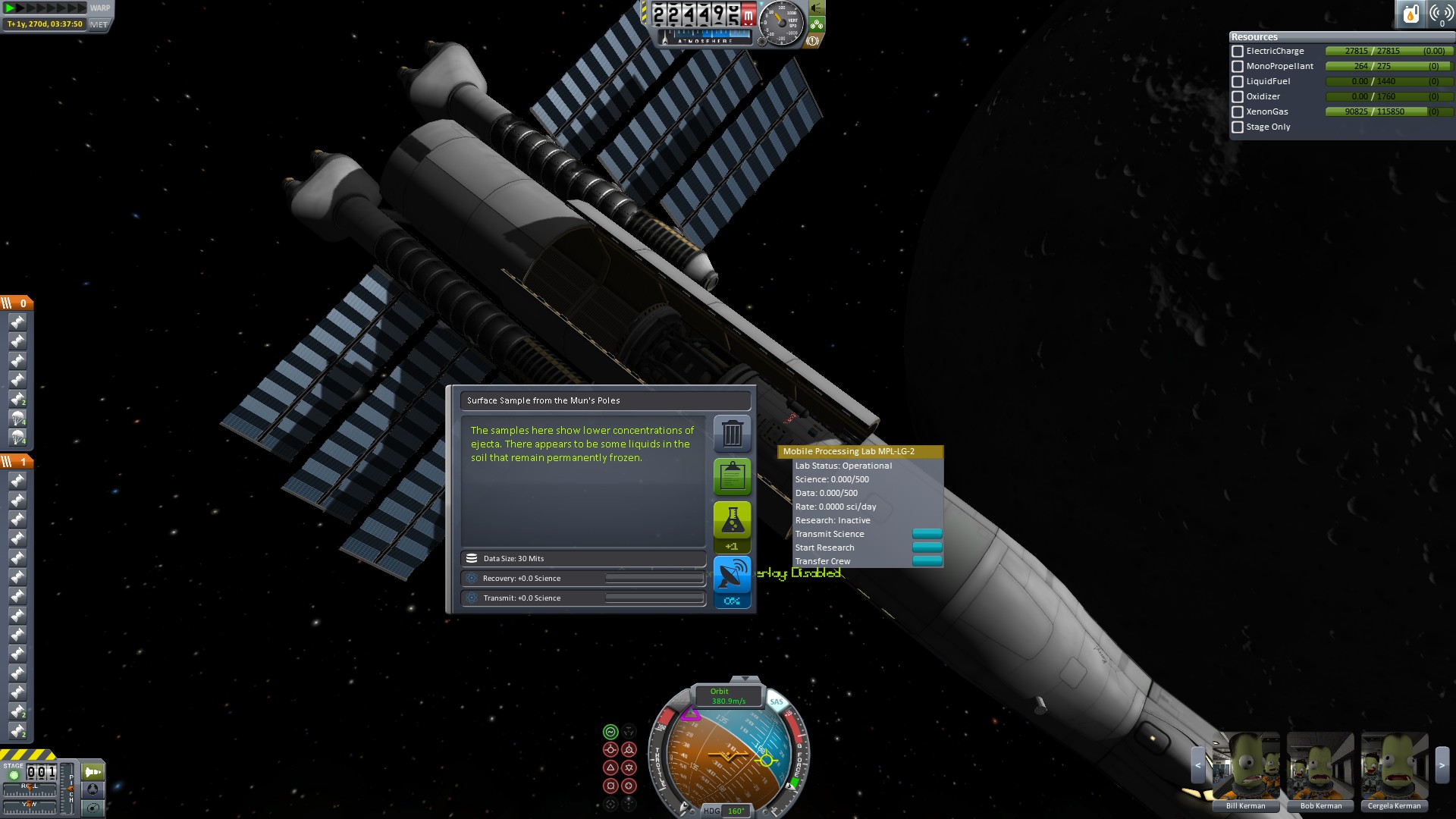Keep the experiment with the green clipboard button
Image resolution: width=1456 pixels, height=819 pixels.
click(732, 476)
